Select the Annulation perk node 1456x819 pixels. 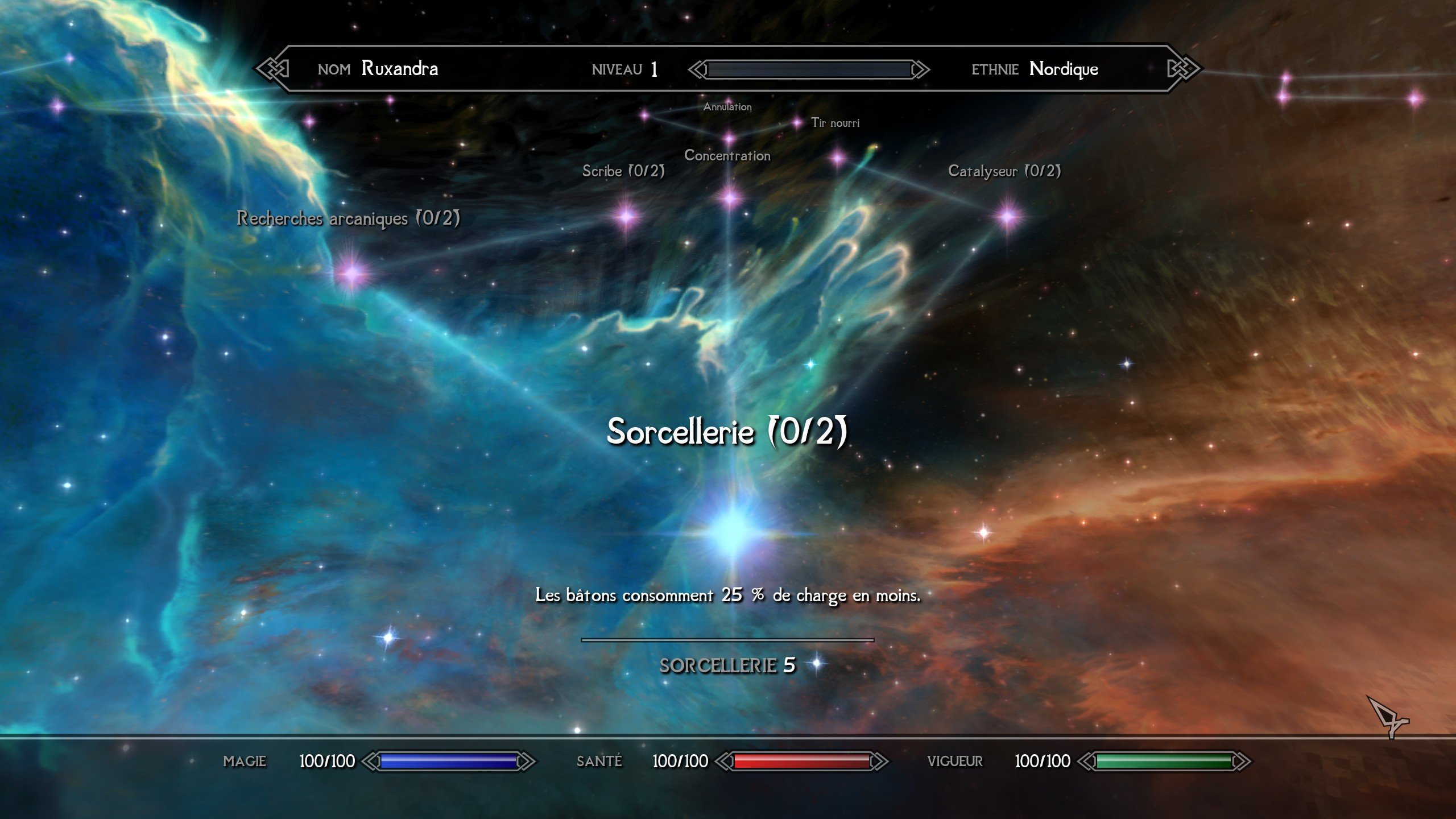[x=729, y=138]
